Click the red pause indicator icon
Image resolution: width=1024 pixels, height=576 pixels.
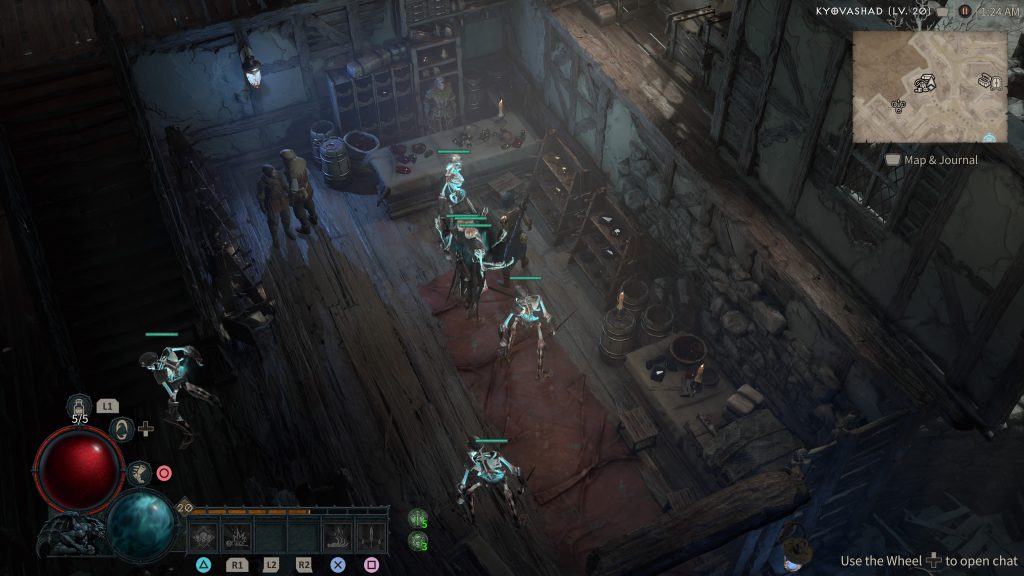[x=965, y=11]
